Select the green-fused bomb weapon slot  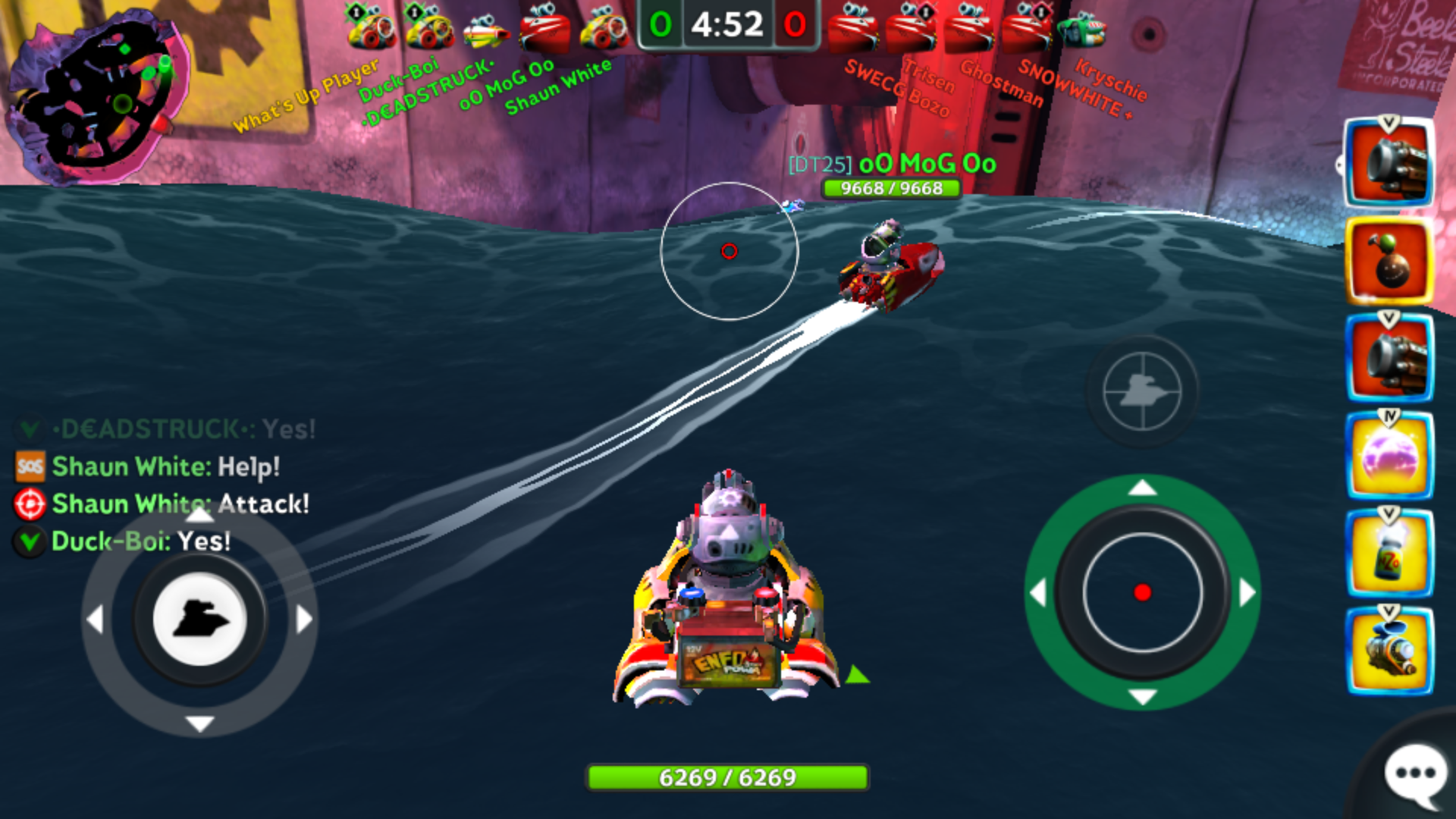click(1389, 262)
